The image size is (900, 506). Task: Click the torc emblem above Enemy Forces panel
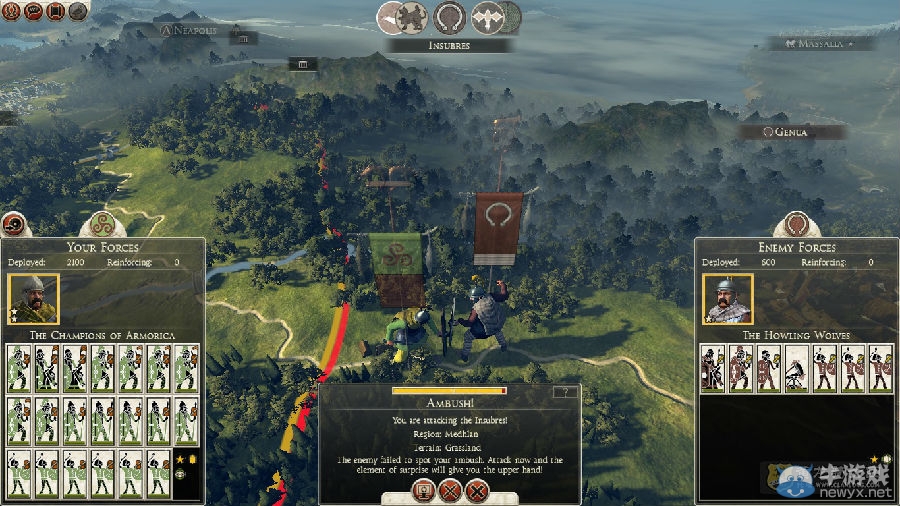pyautogui.click(x=796, y=225)
